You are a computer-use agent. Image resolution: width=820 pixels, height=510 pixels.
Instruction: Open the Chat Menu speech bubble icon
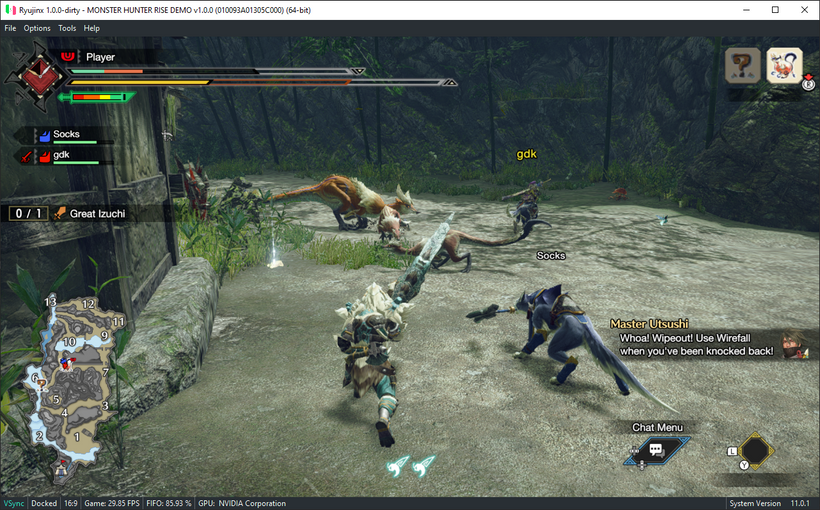click(656, 450)
